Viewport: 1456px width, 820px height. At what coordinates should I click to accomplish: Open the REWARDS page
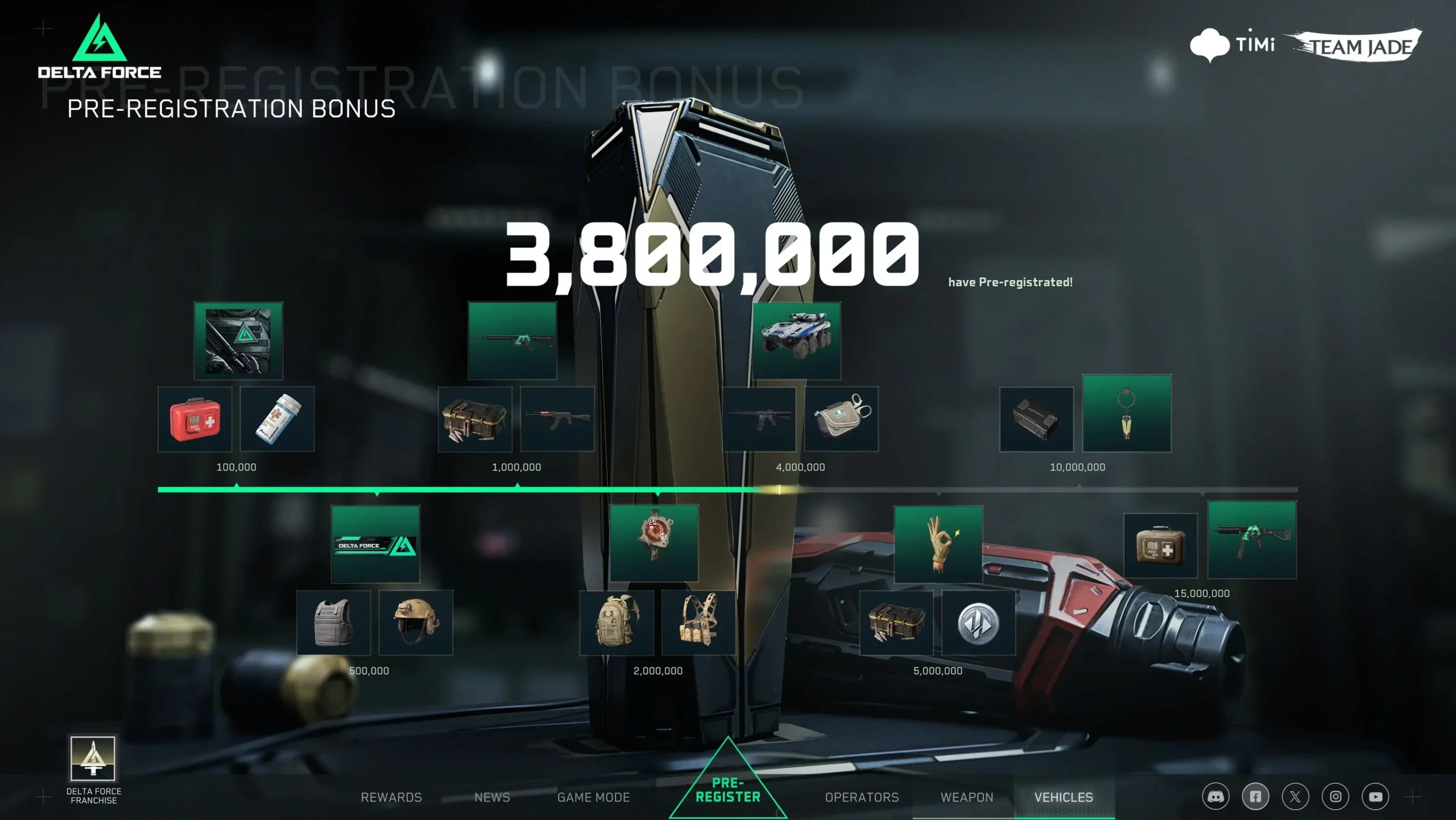[391, 797]
